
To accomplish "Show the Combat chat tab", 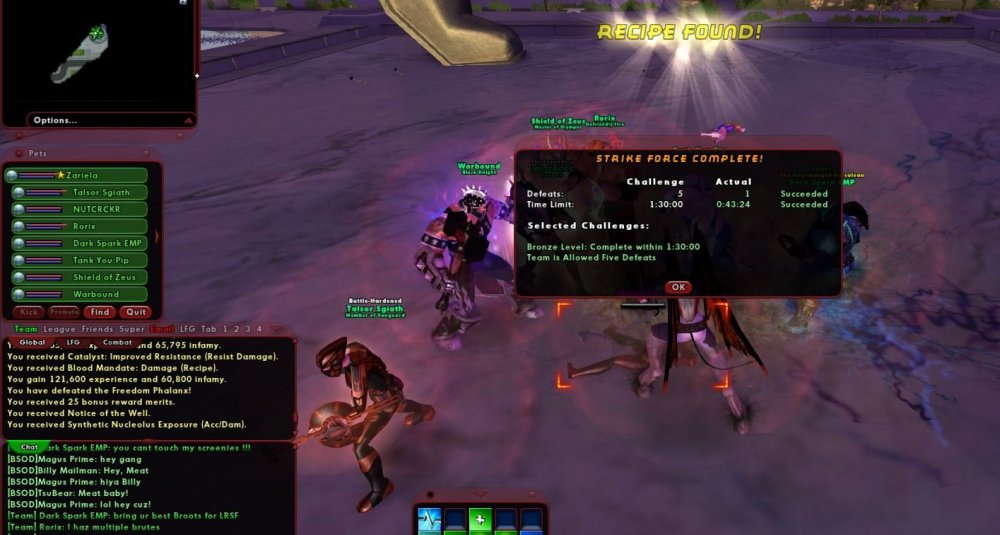I will pos(117,342).
